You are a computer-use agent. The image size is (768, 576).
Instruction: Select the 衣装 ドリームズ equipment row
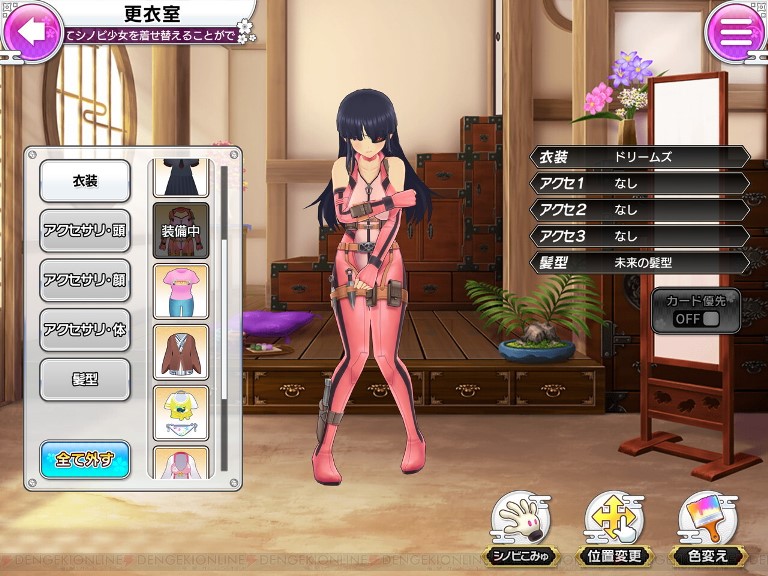(x=640, y=157)
